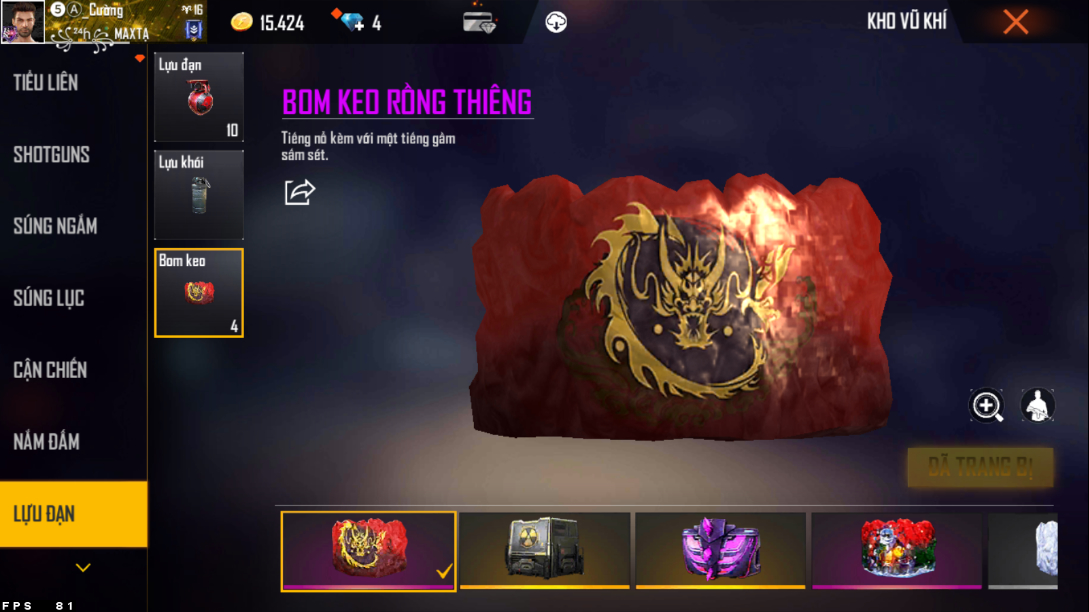This screenshot has width=1089, height=612.
Task: Close the weapon vault screen
Action: click(1015, 22)
